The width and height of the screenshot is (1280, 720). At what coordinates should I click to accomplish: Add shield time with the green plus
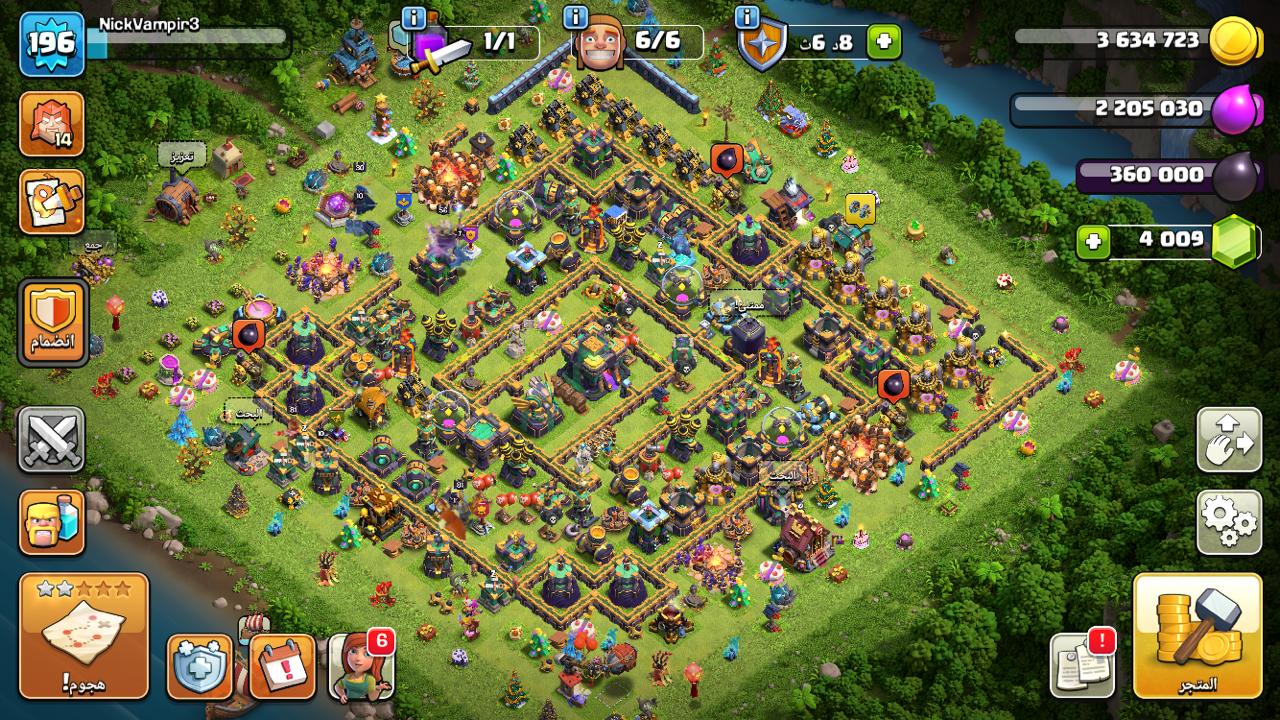883,43
